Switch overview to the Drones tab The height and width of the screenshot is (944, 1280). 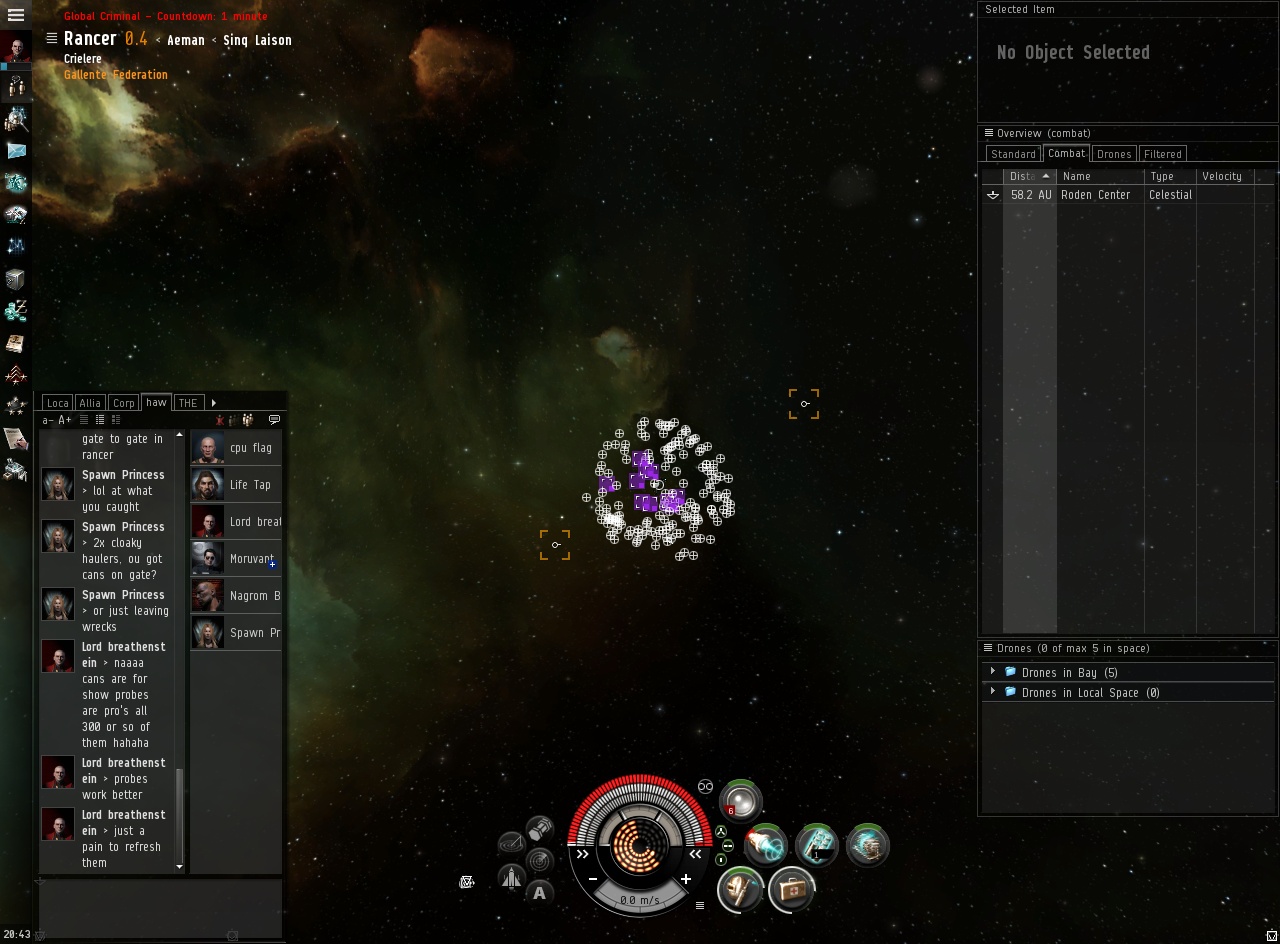click(1113, 154)
